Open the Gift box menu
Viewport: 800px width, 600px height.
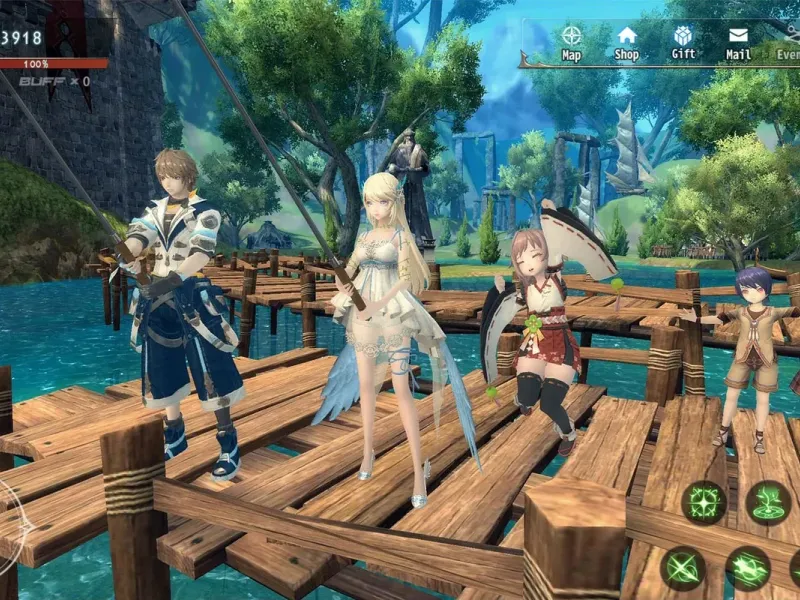click(x=683, y=42)
